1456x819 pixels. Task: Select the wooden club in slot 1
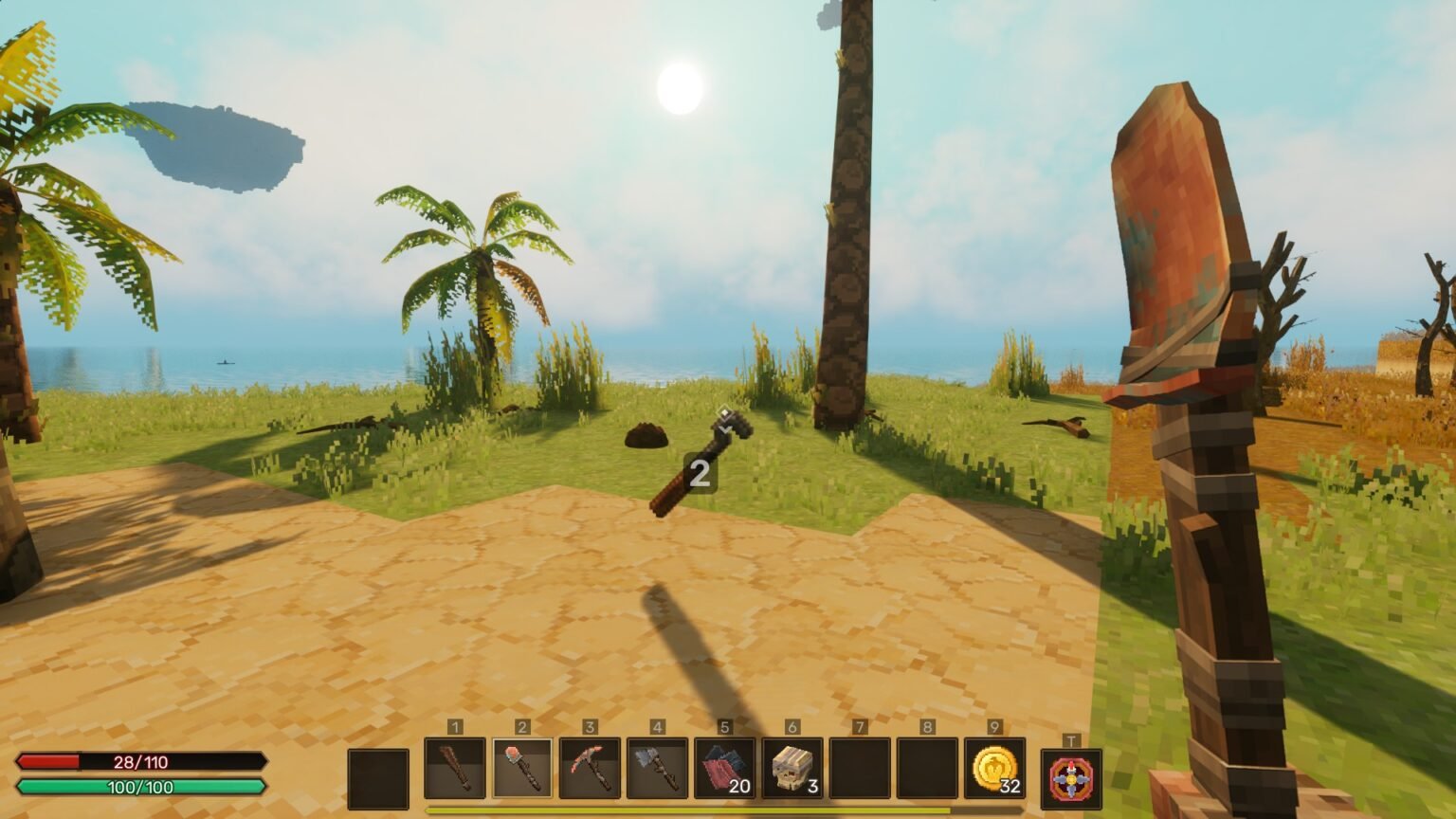(x=455, y=769)
